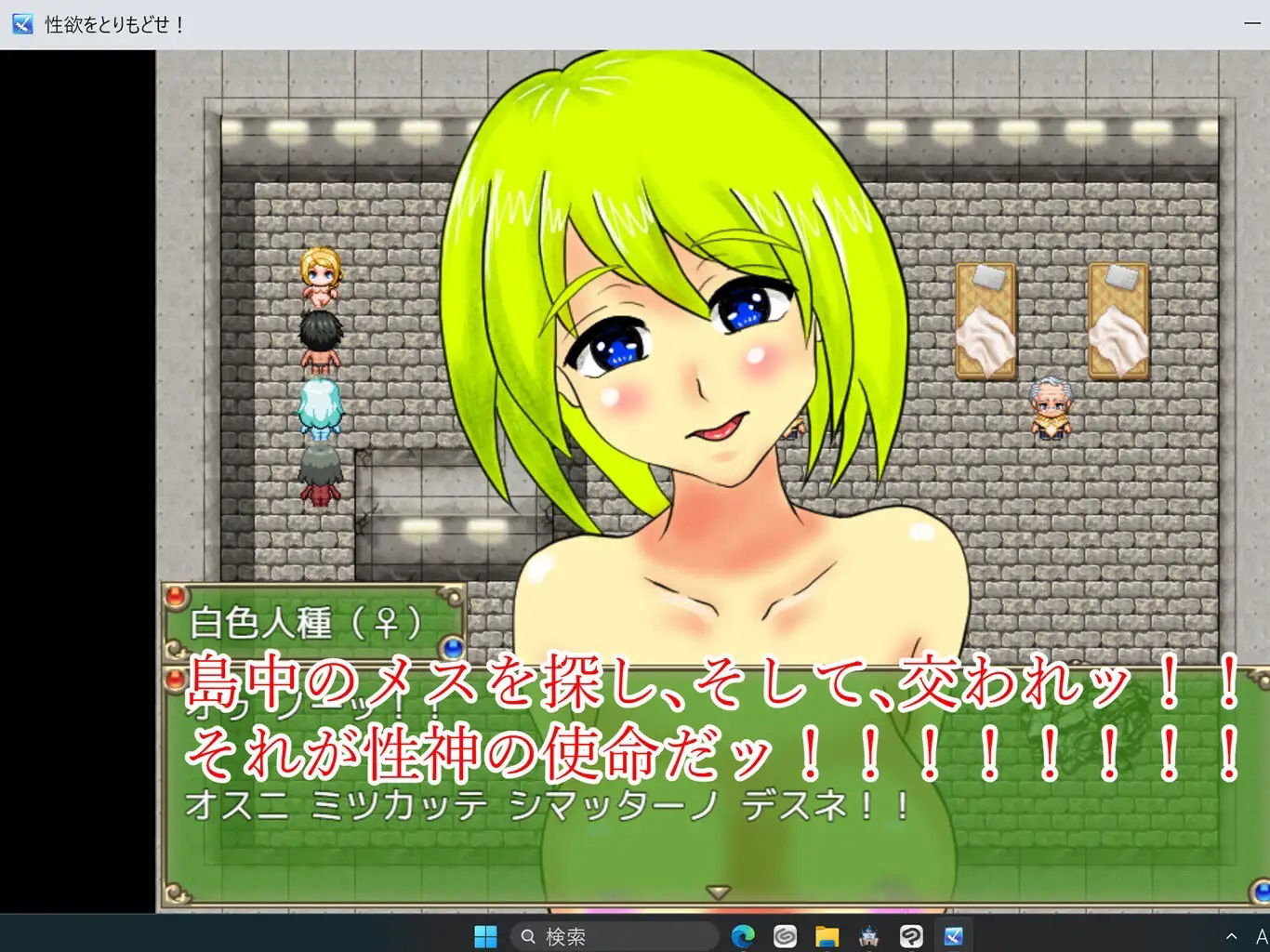Click the castle character game icon on taskbar
1270x952 pixels.
(x=867, y=937)
